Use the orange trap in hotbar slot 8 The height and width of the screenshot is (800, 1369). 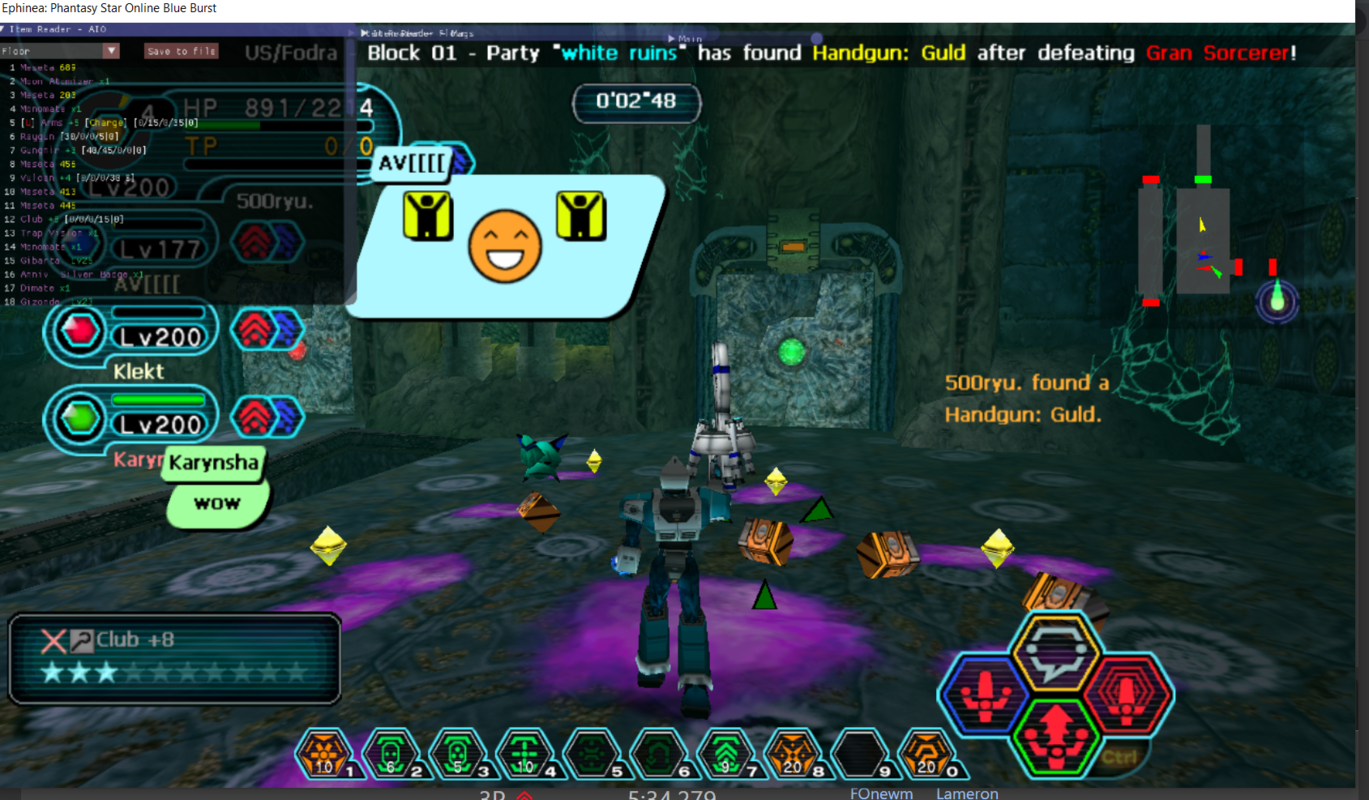pyautogui.click(x=793, y=755)
